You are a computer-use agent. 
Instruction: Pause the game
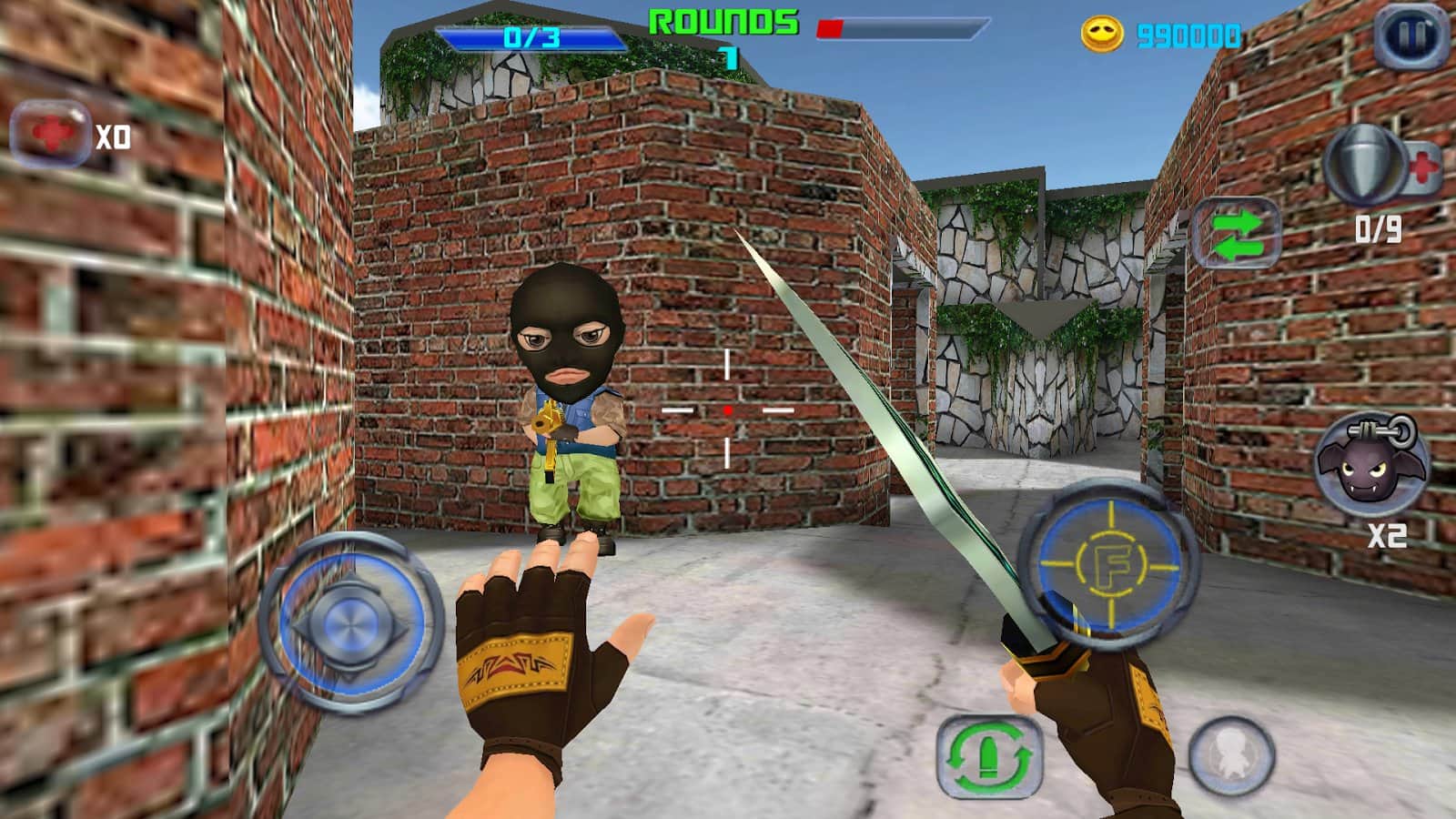[1410, 36]
